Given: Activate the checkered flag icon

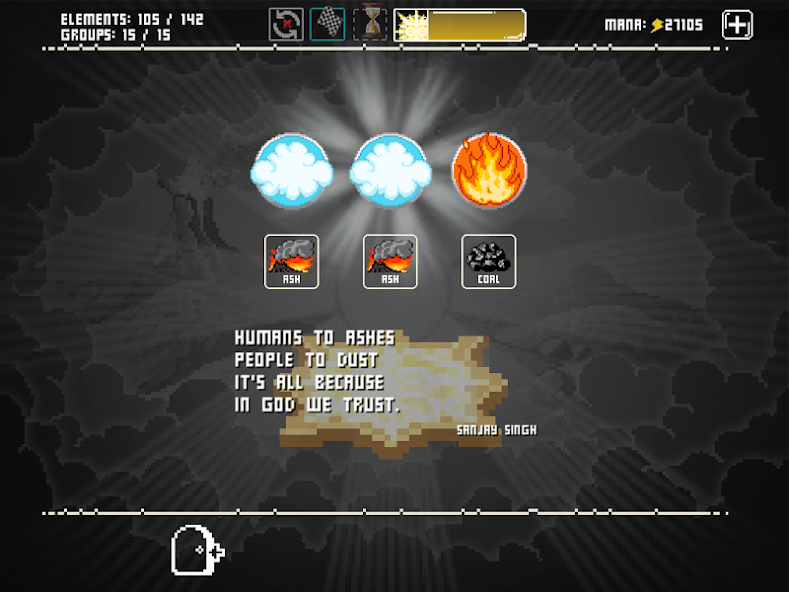Looking at the screenshot, I should [328, 24].
